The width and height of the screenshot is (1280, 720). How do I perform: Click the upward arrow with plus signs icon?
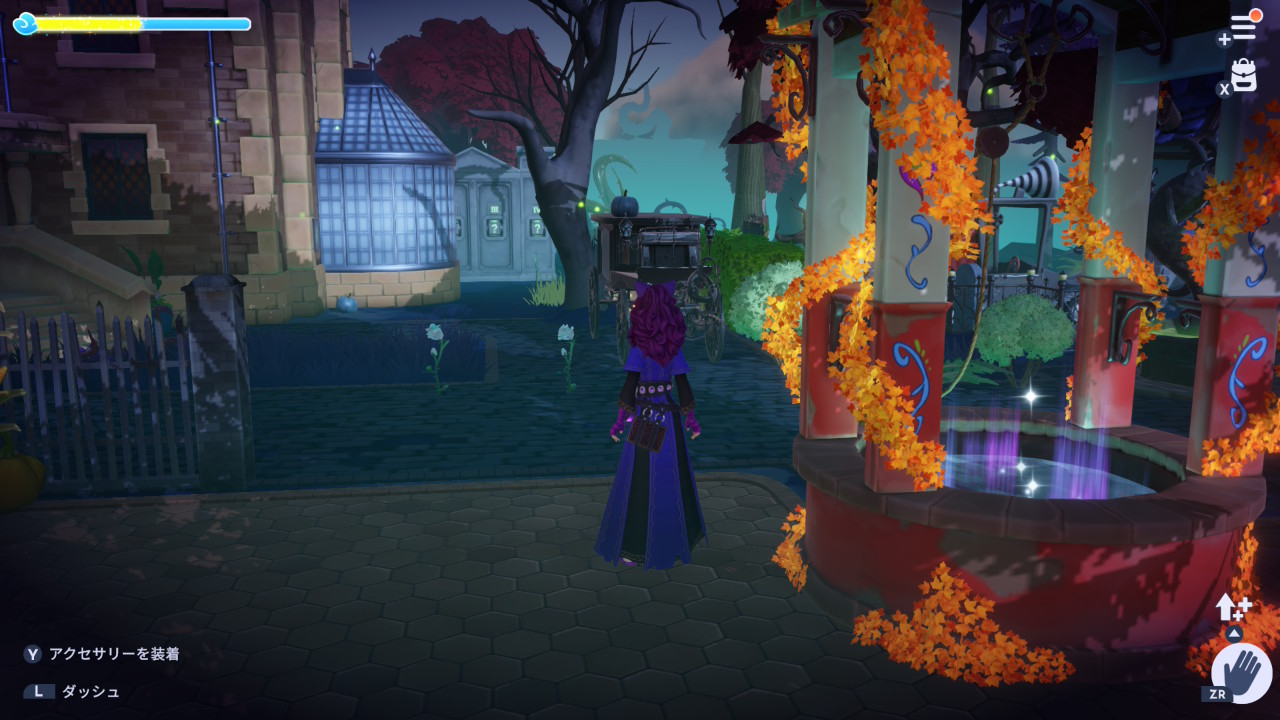1232,606
